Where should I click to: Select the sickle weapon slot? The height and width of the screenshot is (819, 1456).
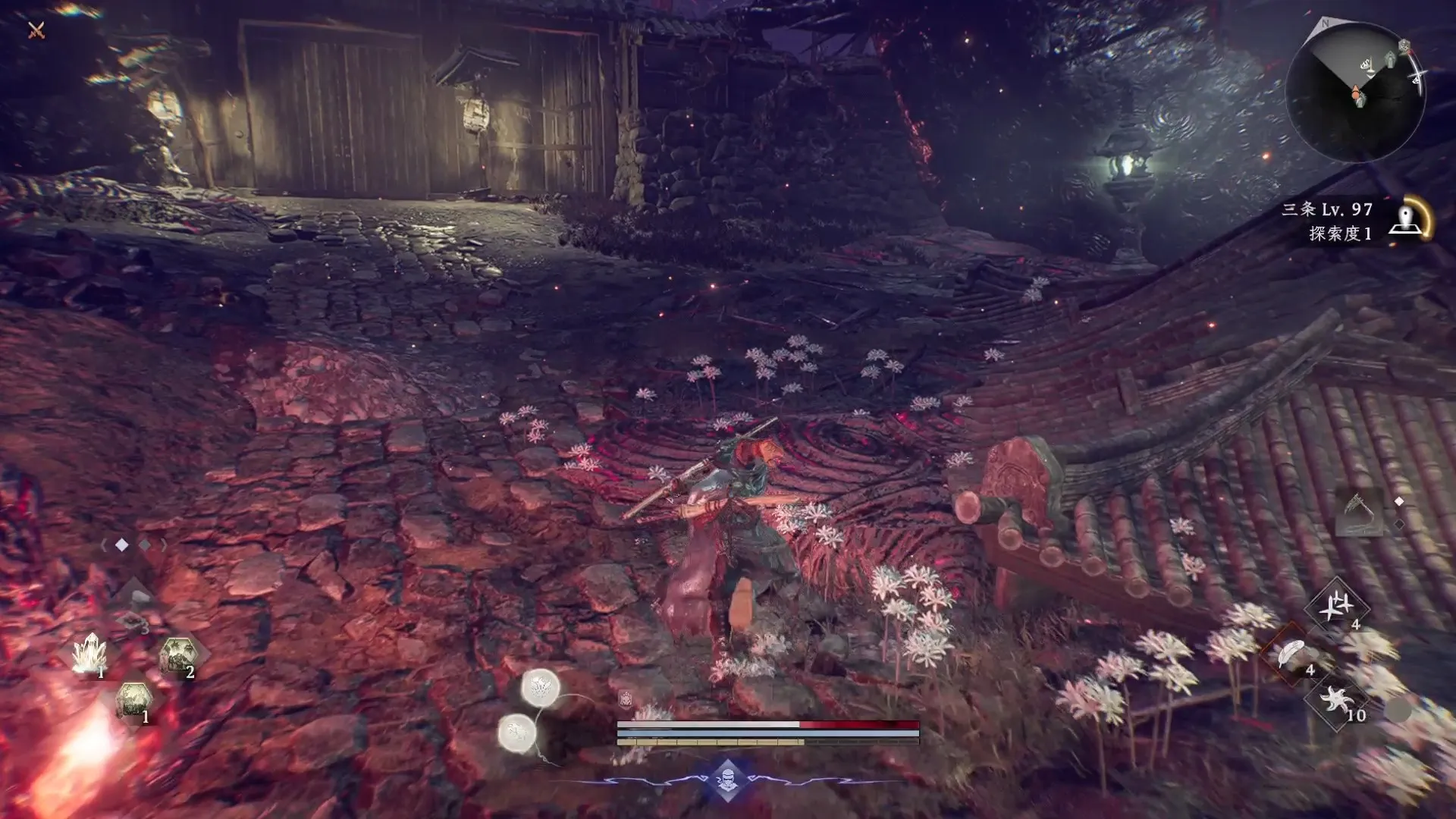(1357, 510)
